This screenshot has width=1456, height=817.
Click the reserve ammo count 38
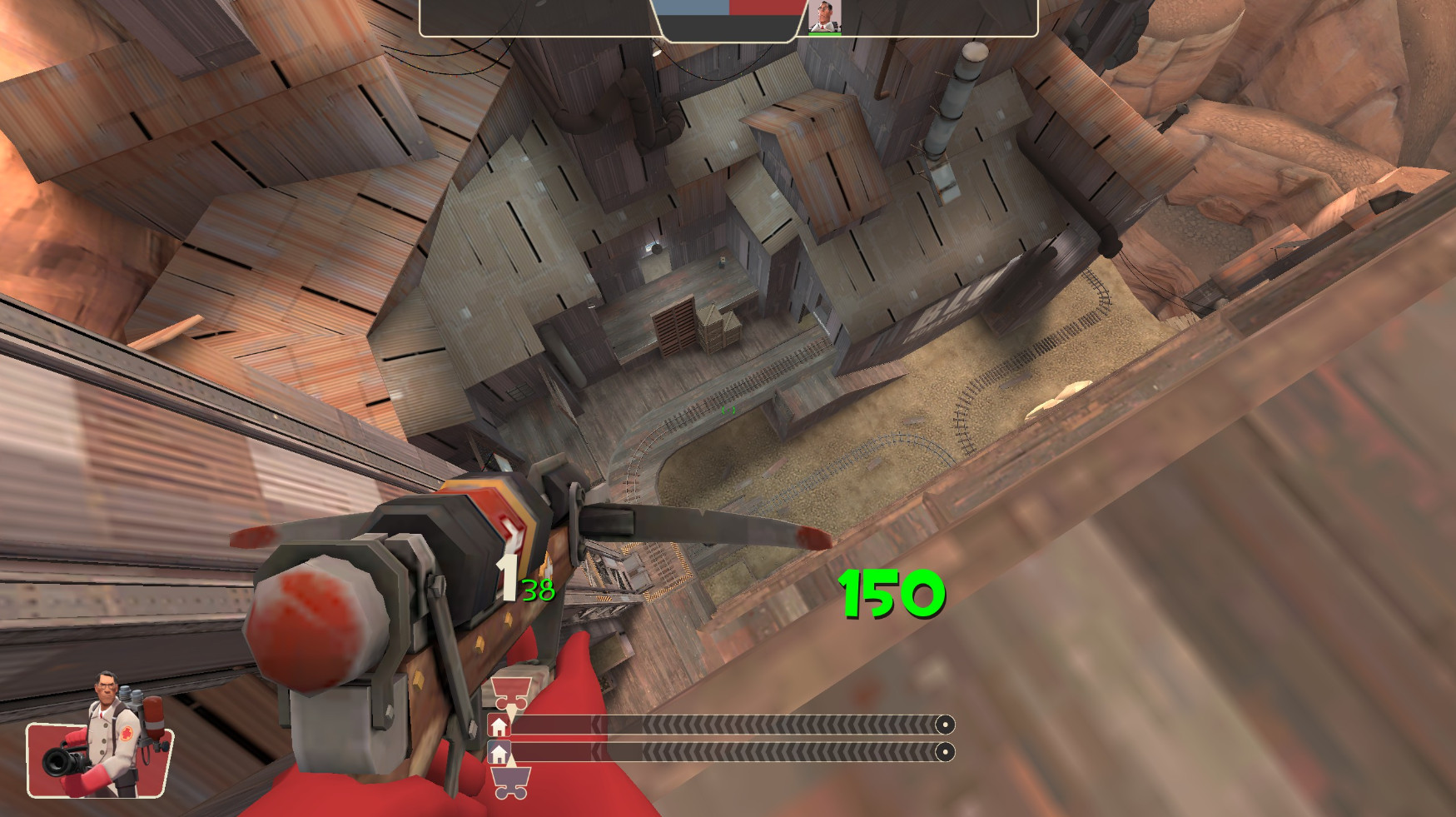(x=537, y=591)
